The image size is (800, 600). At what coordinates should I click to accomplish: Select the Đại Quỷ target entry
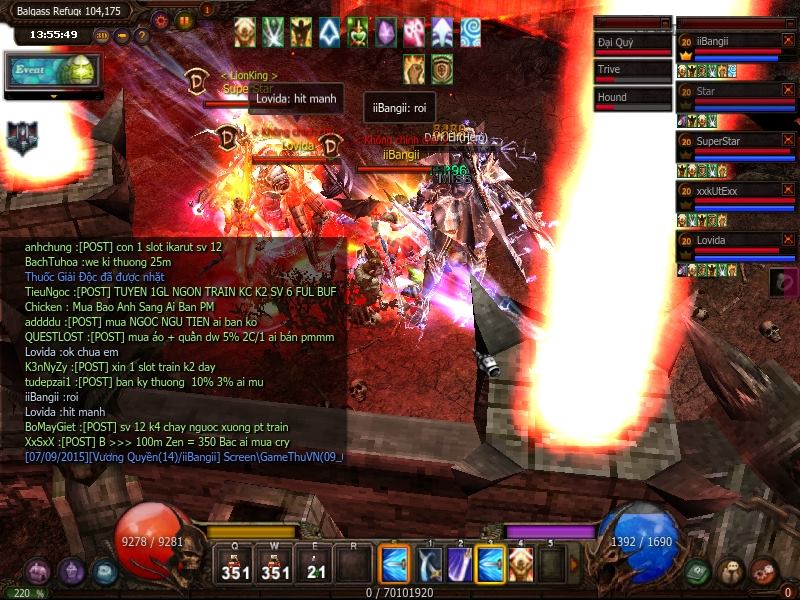click(x=632, y=44)
